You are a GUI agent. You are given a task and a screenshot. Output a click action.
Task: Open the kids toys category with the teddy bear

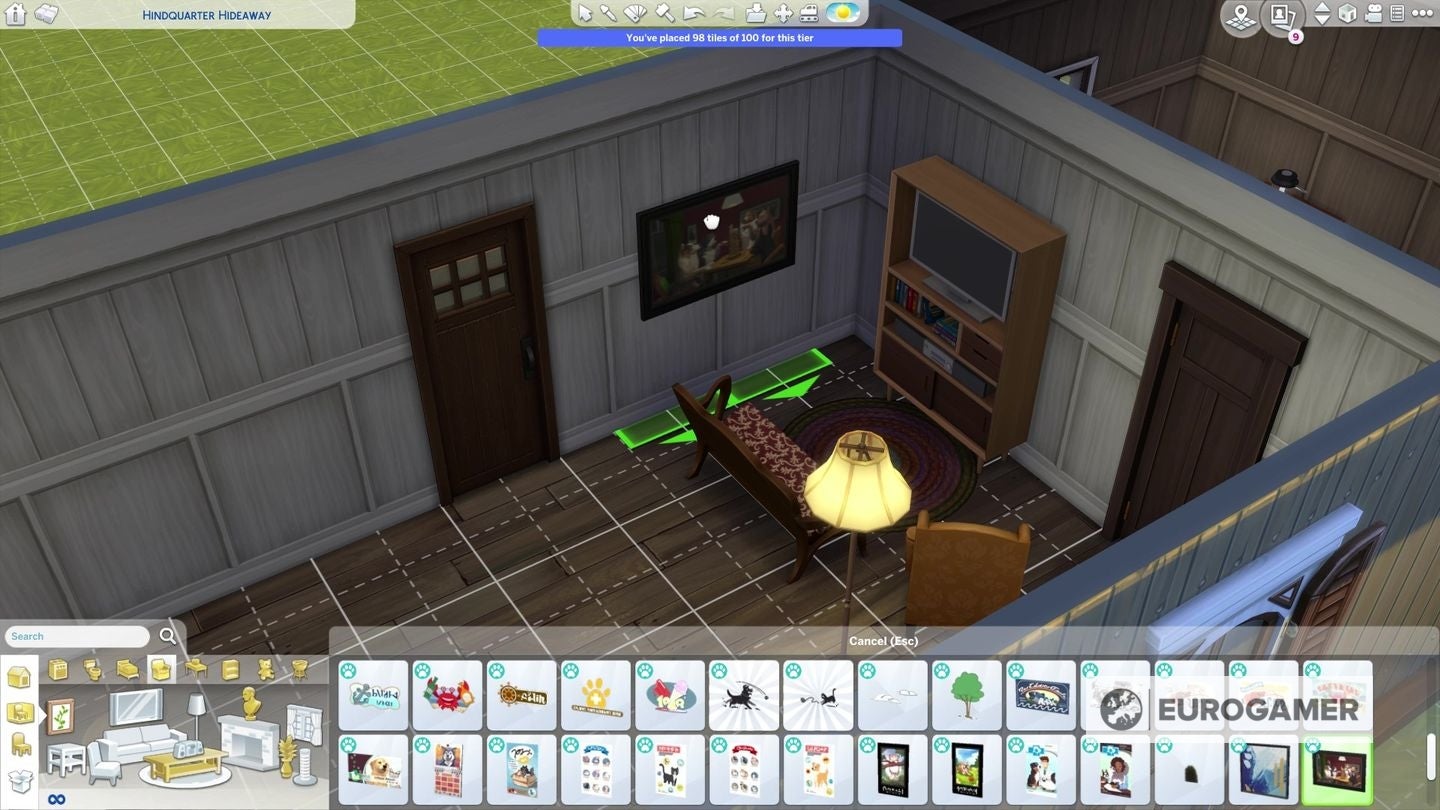(x=264, y=669)
